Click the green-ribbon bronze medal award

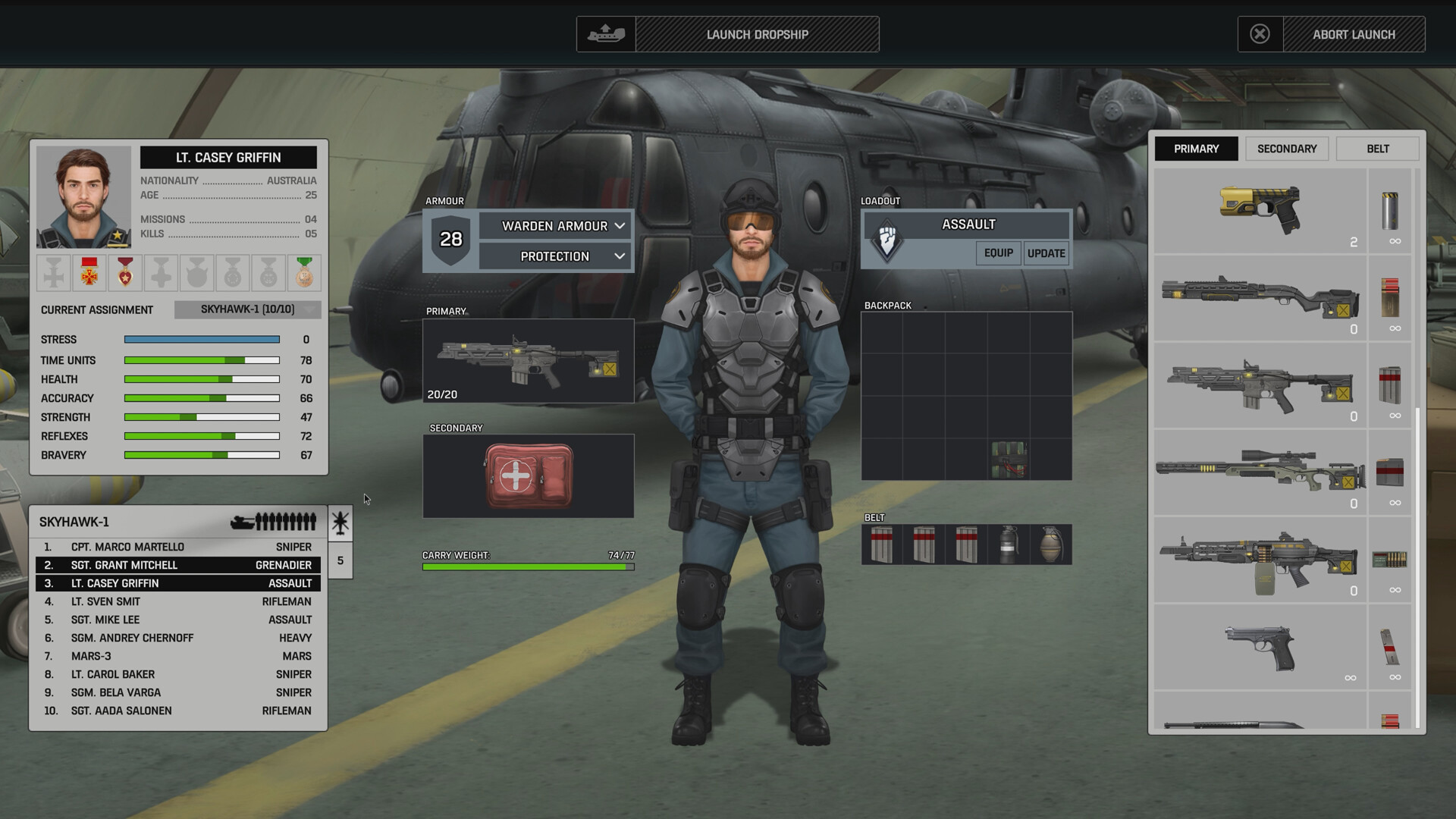[x=303, y=271]
